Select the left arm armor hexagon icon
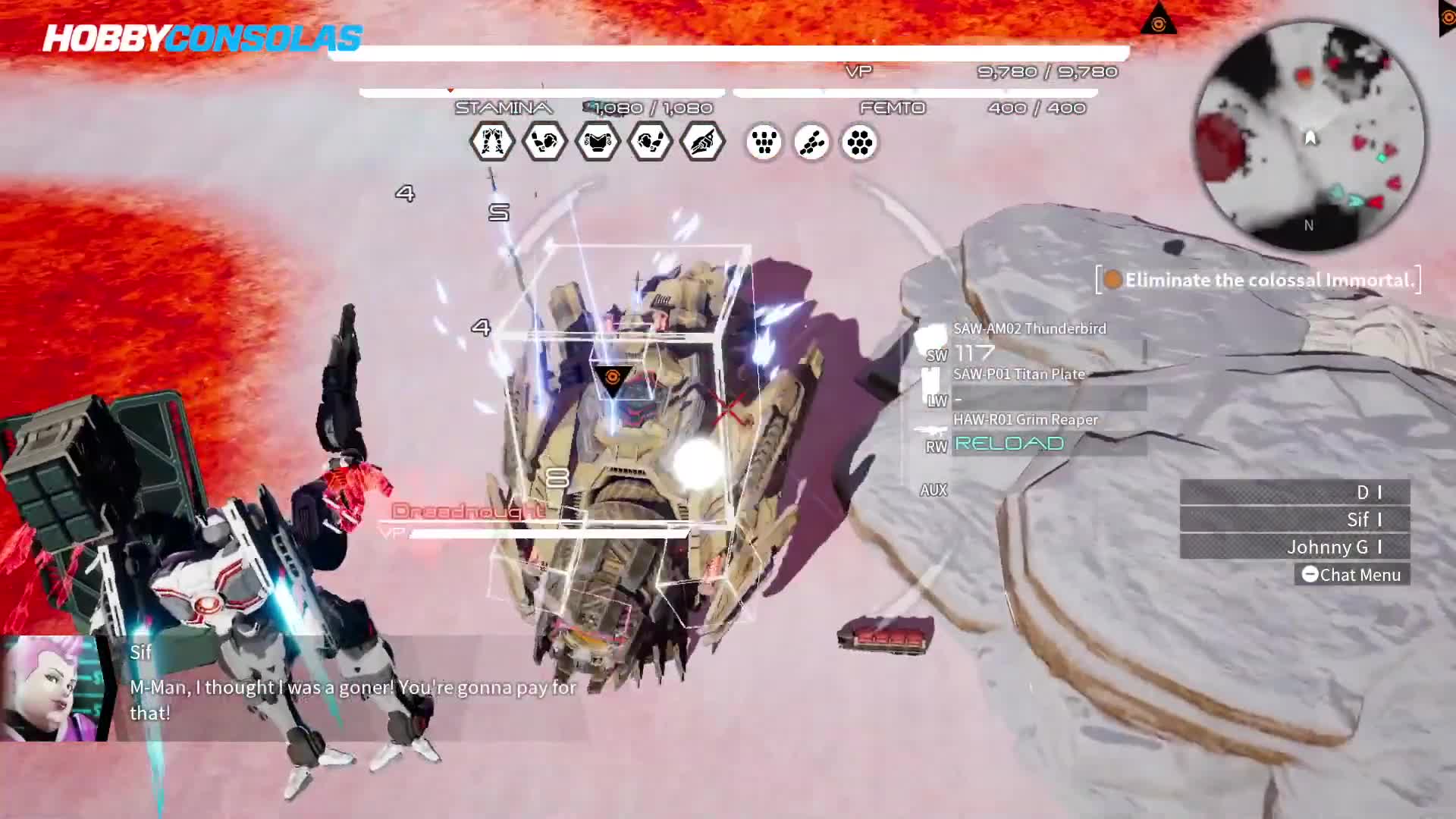The height and width of the screenshot is (819, 1456). coord(544,142)
